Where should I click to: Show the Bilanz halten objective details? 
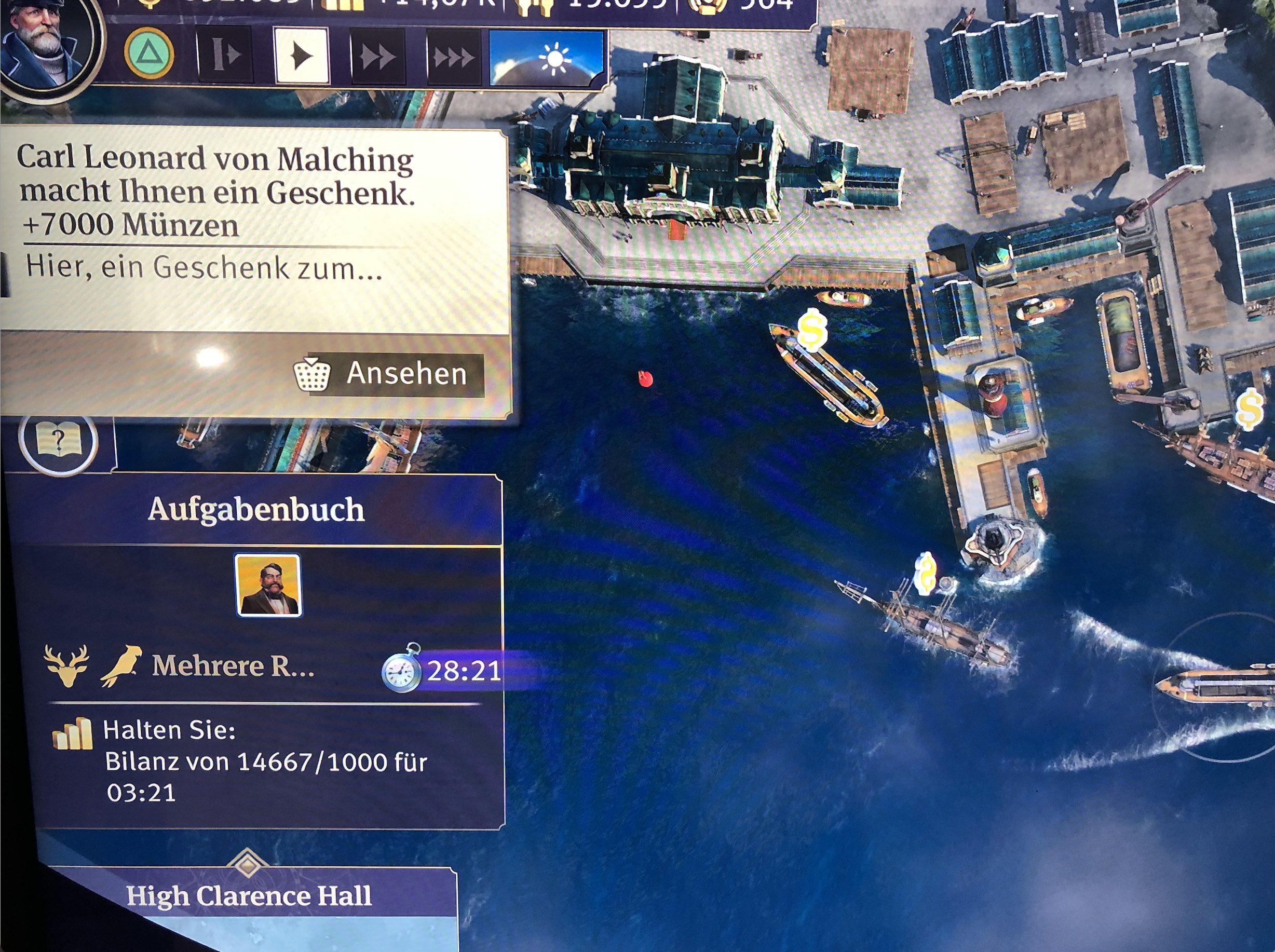tap(265, 762)
